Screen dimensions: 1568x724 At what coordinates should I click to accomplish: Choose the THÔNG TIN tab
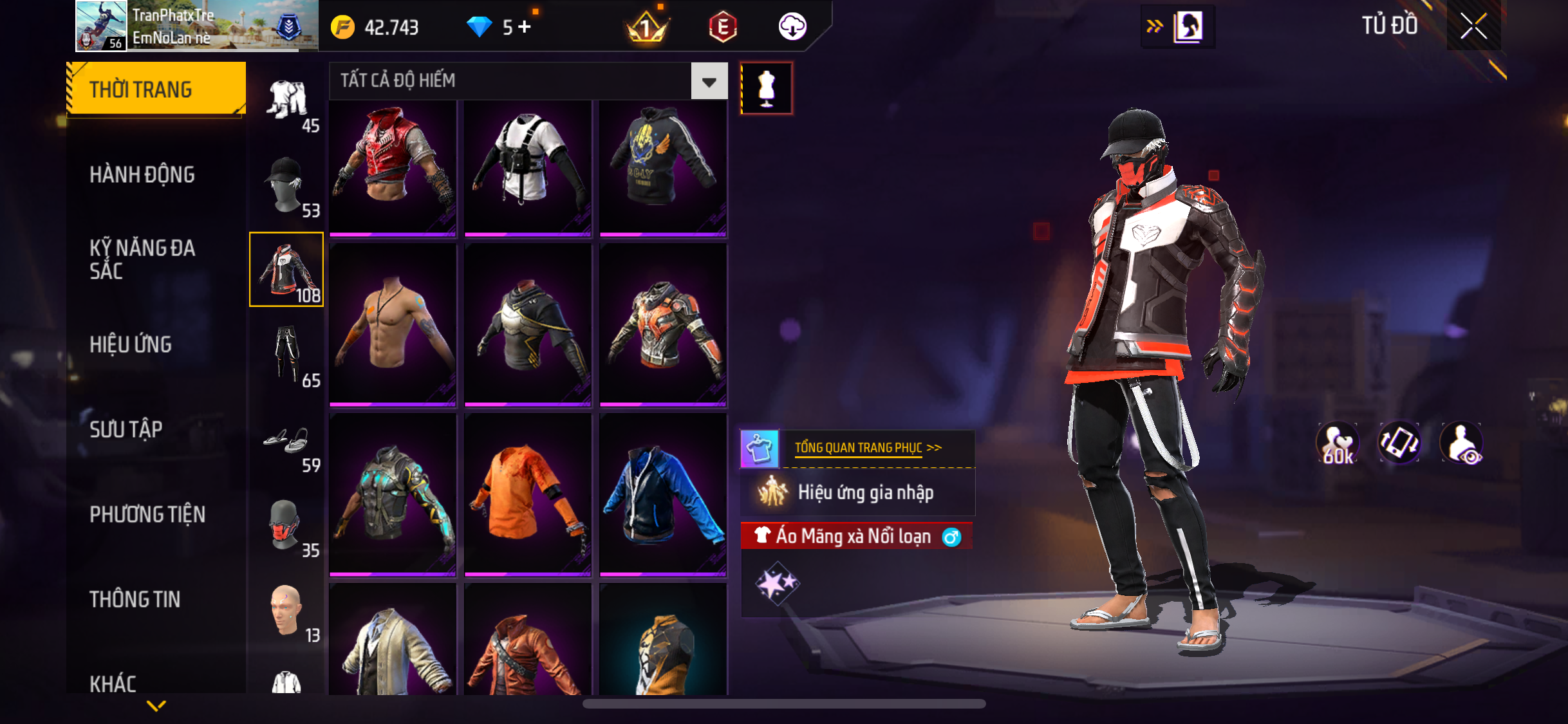click(135, 599)
